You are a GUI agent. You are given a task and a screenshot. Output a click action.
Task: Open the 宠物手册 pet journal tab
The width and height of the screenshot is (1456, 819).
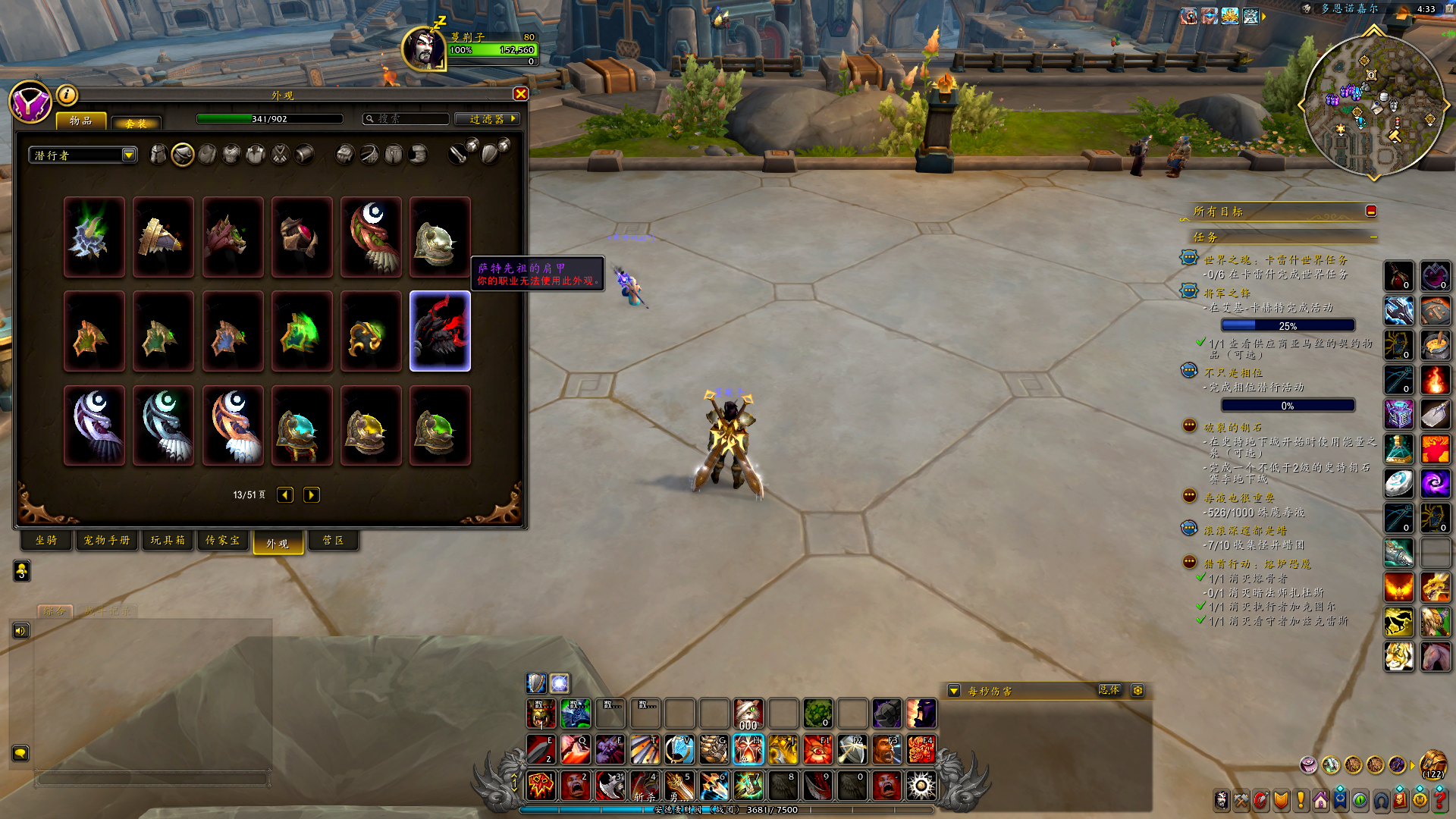[107, 541]
